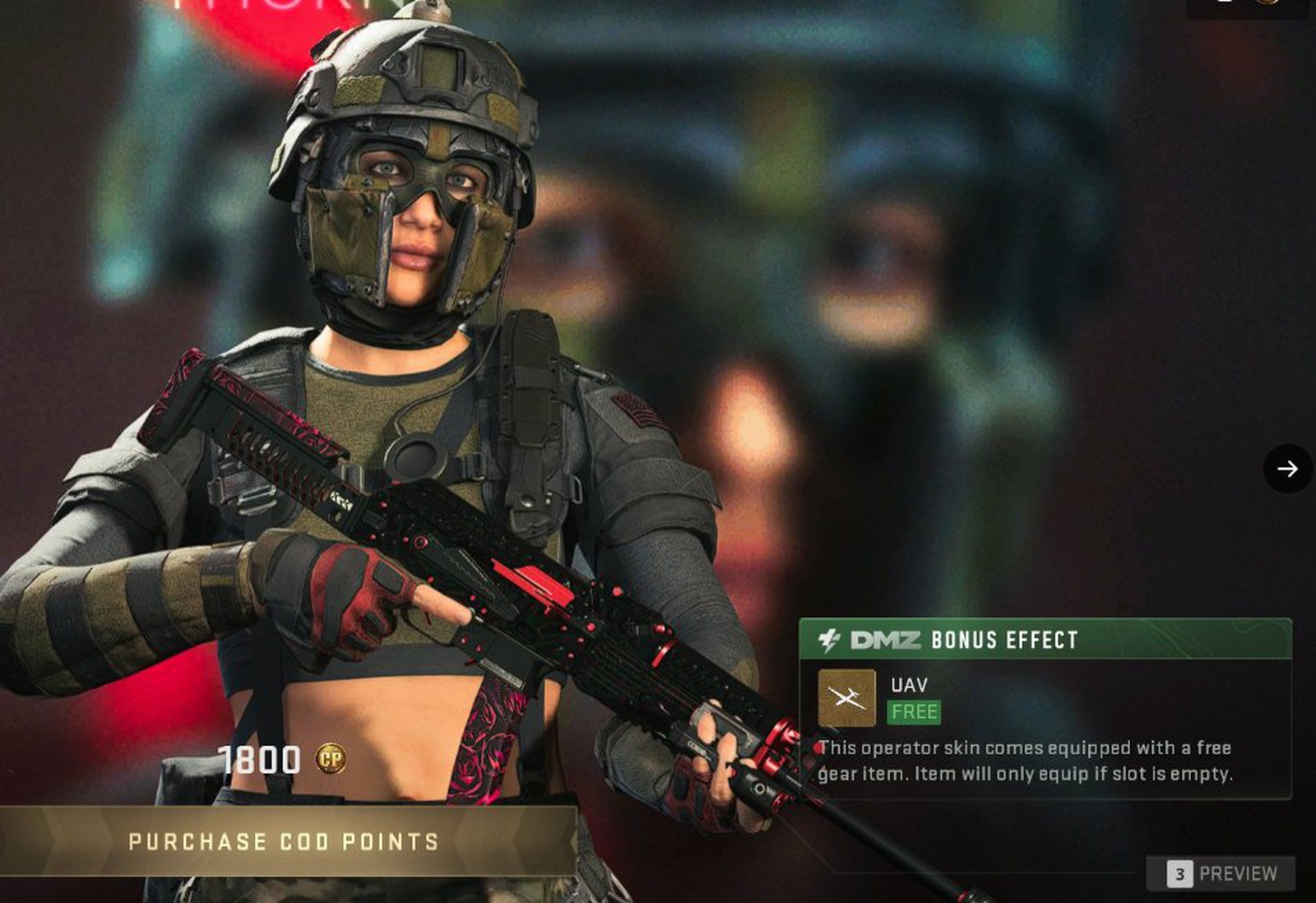Screen dimensions: 1316x903
Task: Select the UAV bonus gear icon
Action: click(x=846, y=698)
